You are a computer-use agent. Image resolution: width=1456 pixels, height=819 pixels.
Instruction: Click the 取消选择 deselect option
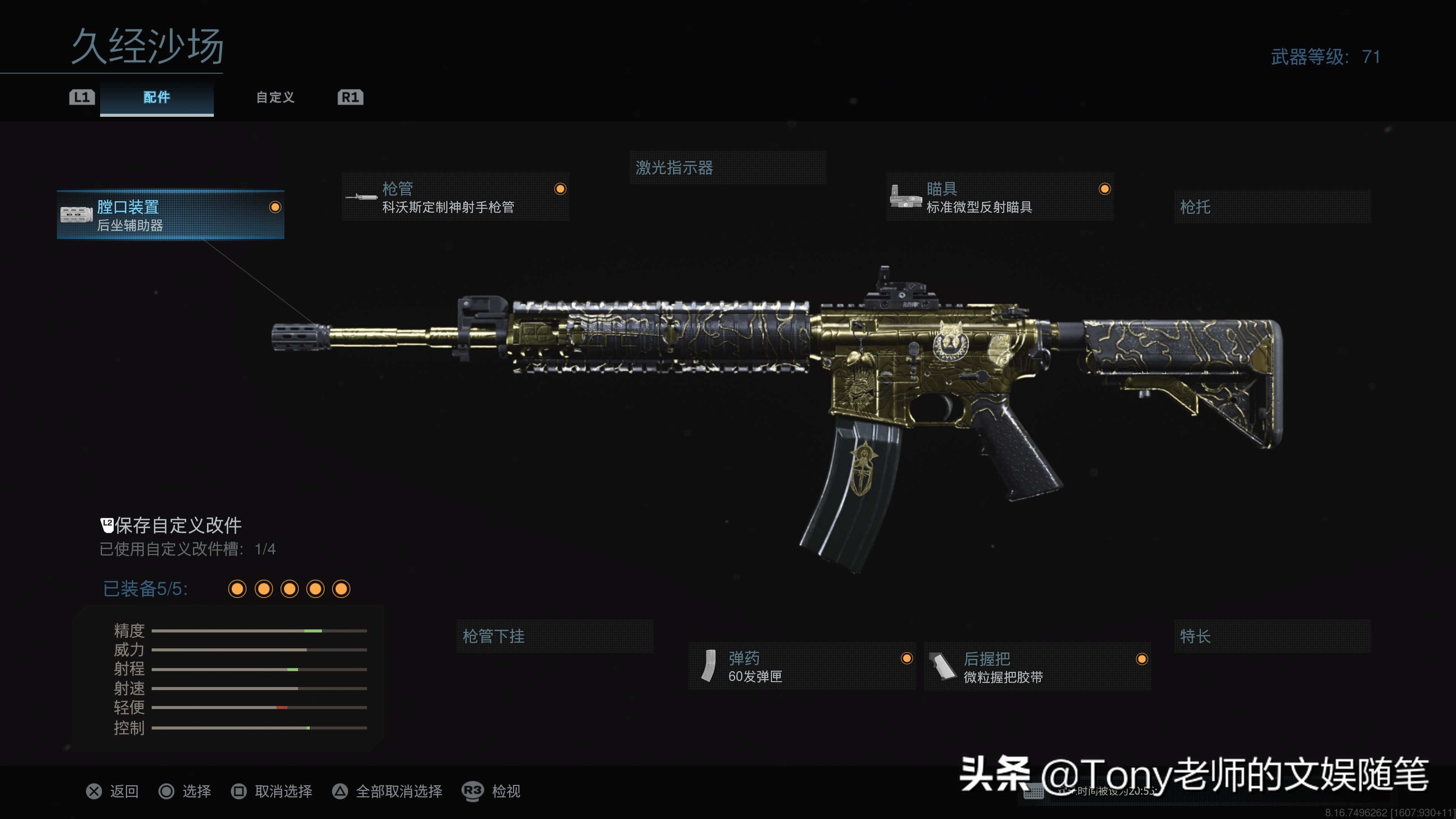272,791
